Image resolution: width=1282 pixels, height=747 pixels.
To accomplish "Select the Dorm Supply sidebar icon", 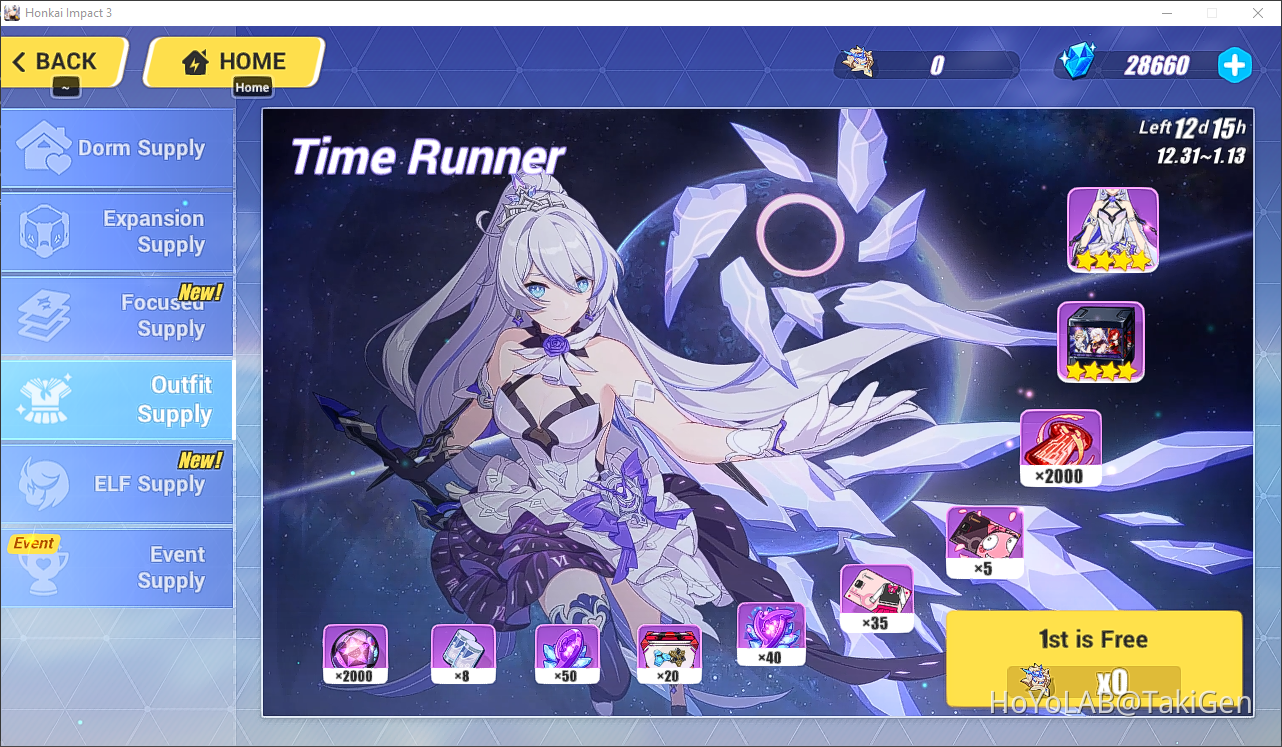I will pos(42,144).
